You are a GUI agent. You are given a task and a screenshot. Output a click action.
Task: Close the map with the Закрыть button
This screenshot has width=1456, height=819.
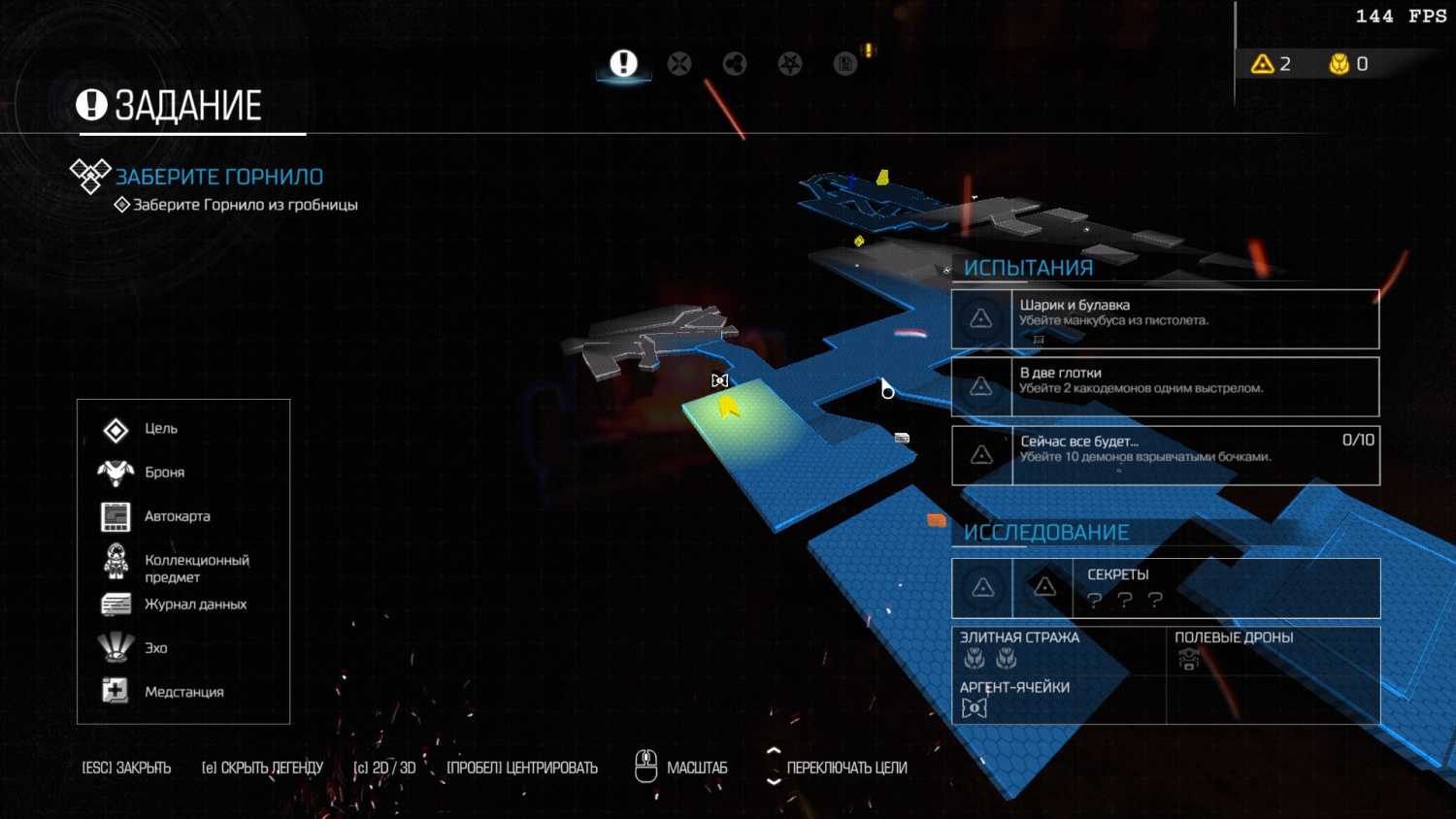click(x=126, y=768)
